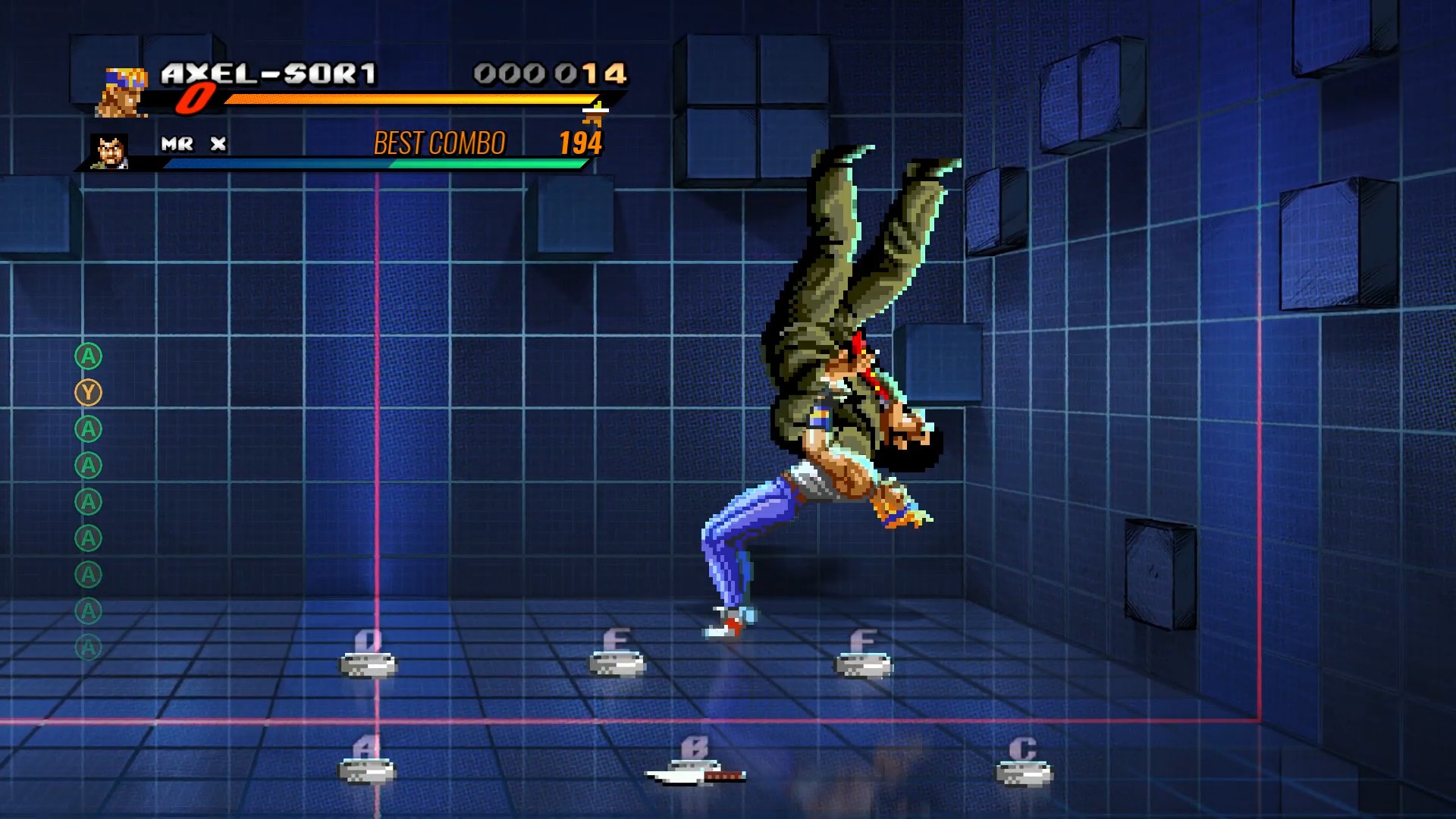Click the BEST COMBO label

(438, 142)
